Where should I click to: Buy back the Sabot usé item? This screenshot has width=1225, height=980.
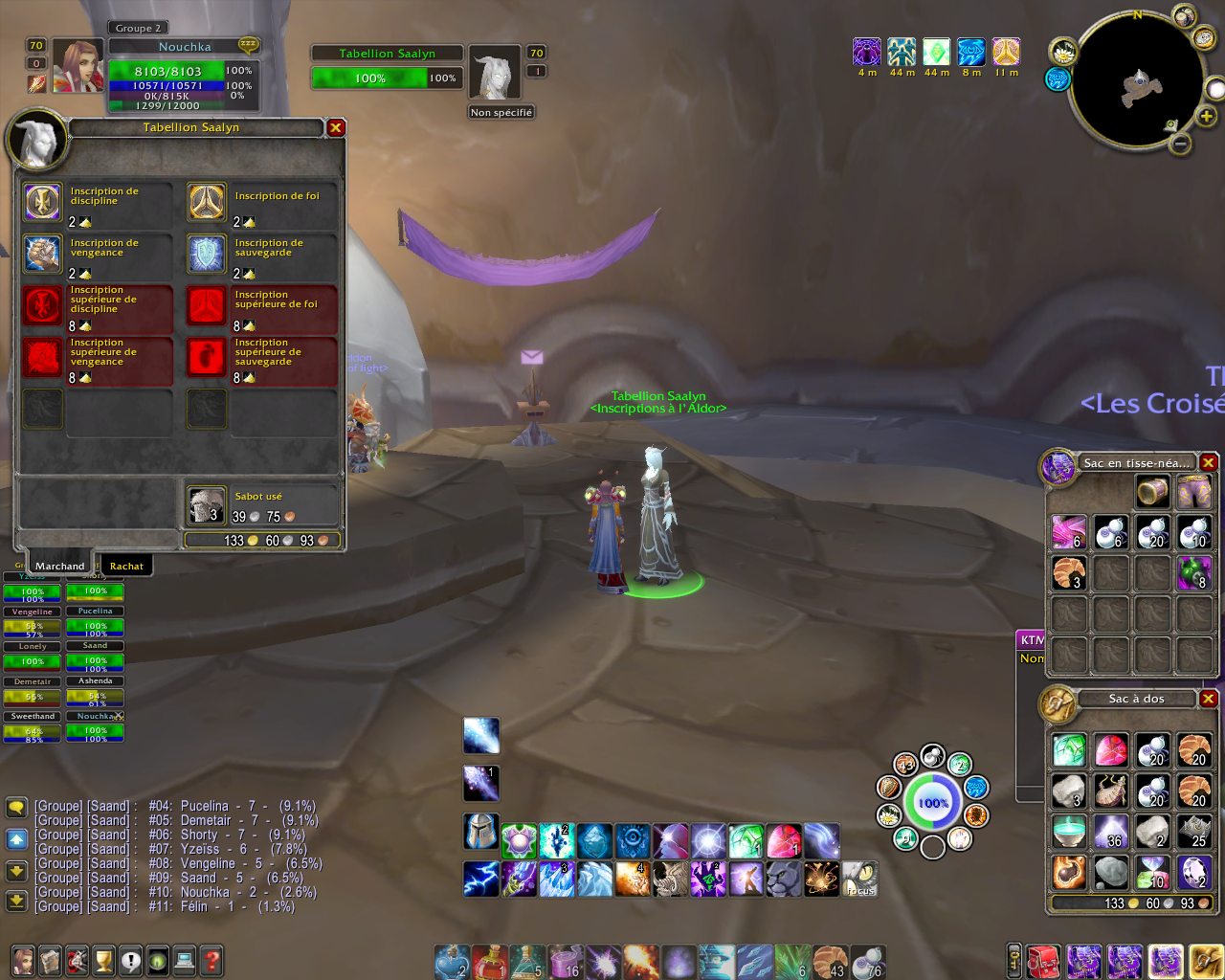pyautogui.click(x=207, y=504)
